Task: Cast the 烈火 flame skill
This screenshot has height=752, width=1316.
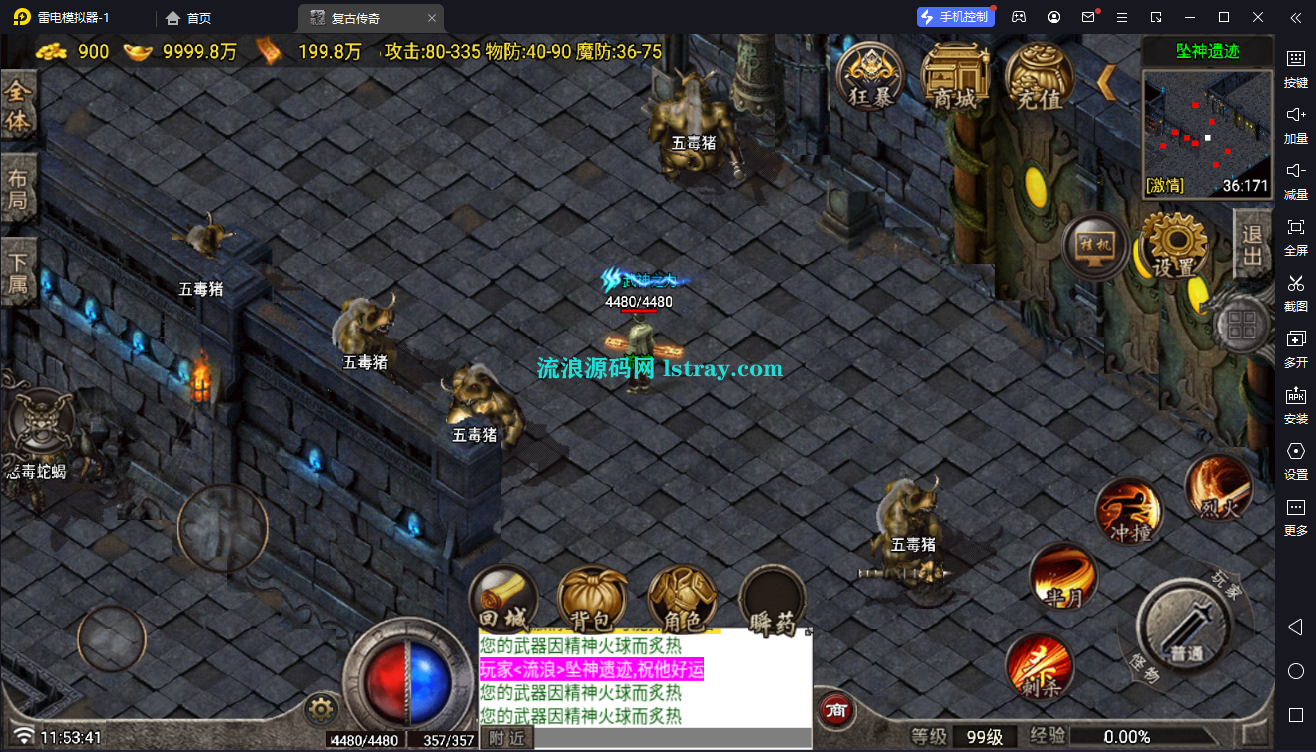Action: 1219,487
